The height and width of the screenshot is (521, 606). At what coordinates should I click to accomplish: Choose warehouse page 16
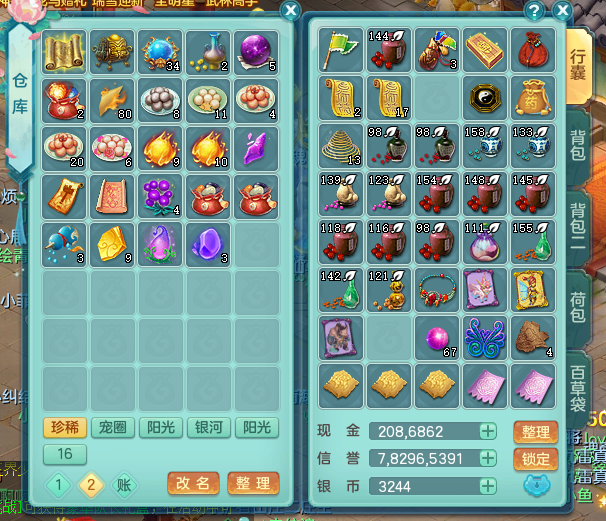(65, 454)
